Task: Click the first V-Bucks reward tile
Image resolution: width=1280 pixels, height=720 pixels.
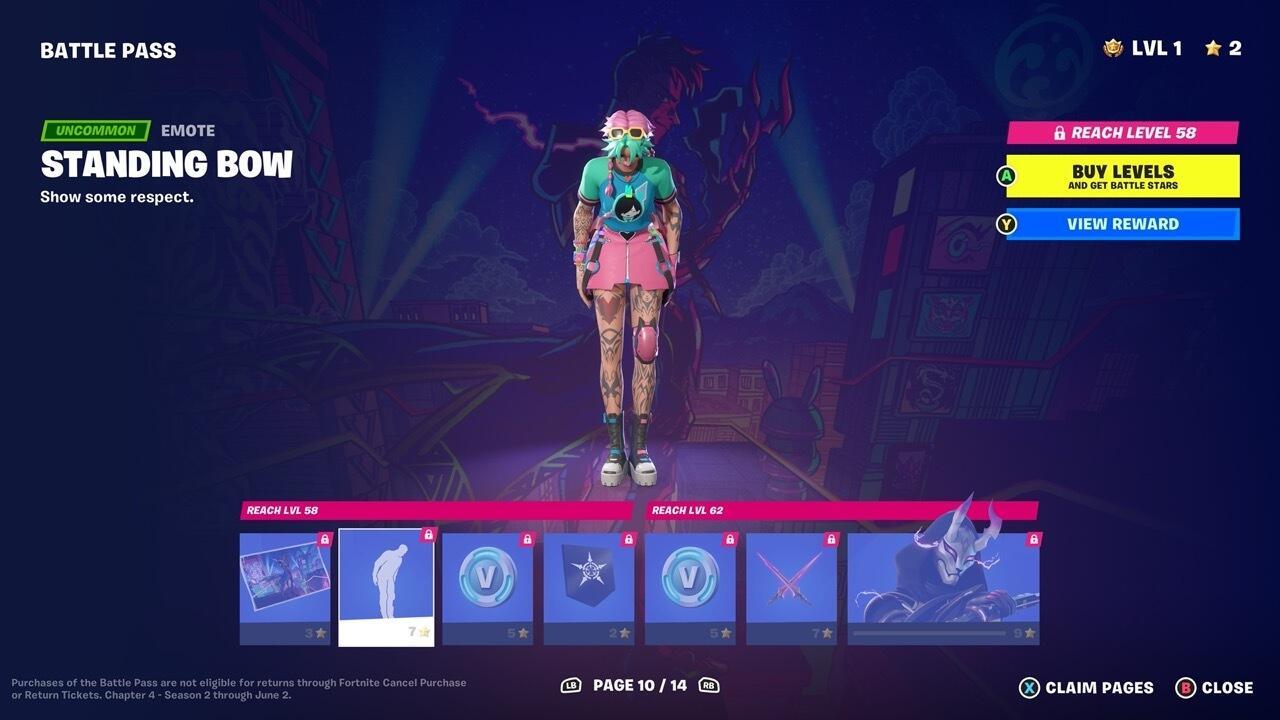Action: [x=486, y=585]
